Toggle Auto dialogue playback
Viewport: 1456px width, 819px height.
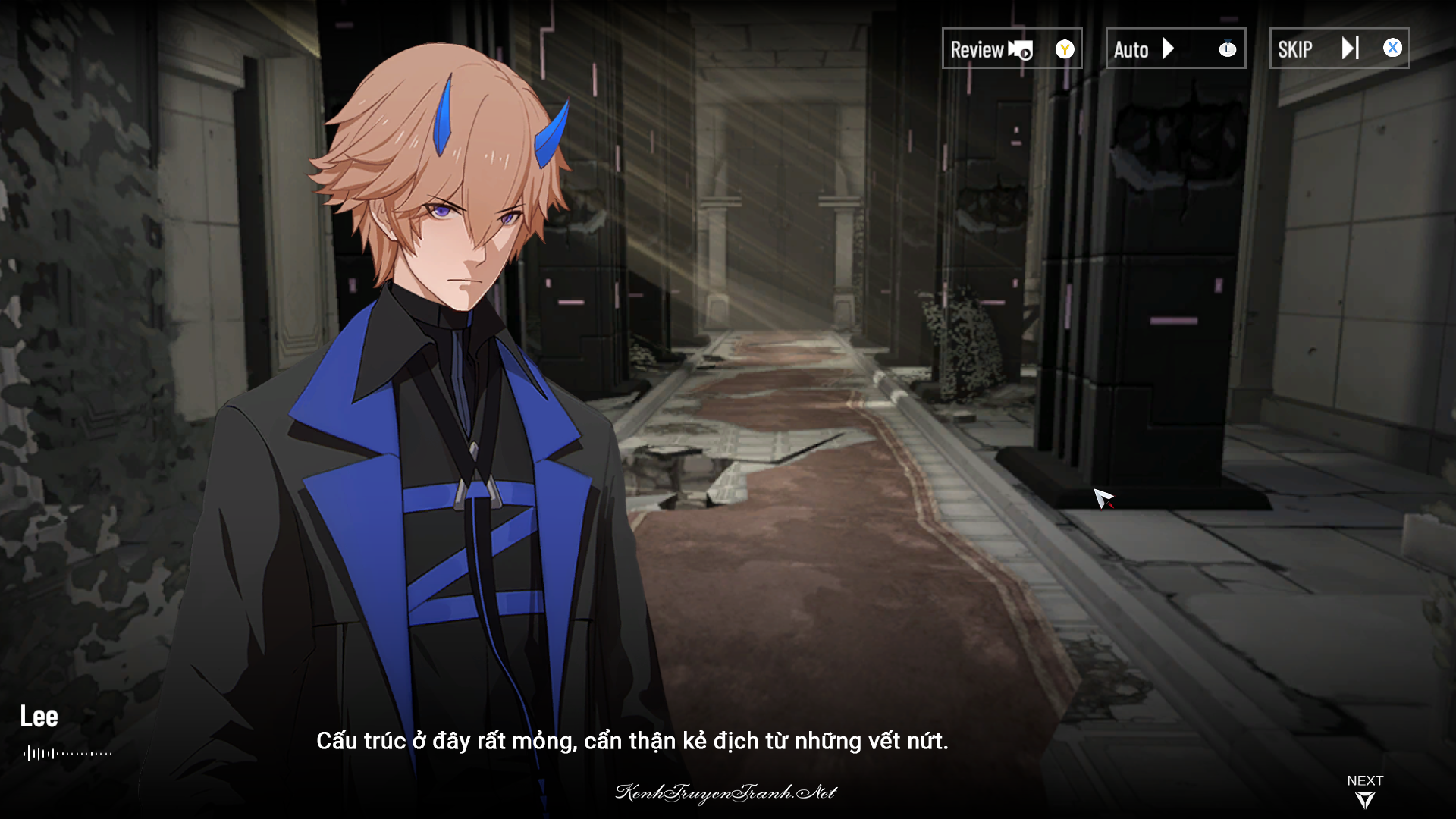click(1175, 49)
